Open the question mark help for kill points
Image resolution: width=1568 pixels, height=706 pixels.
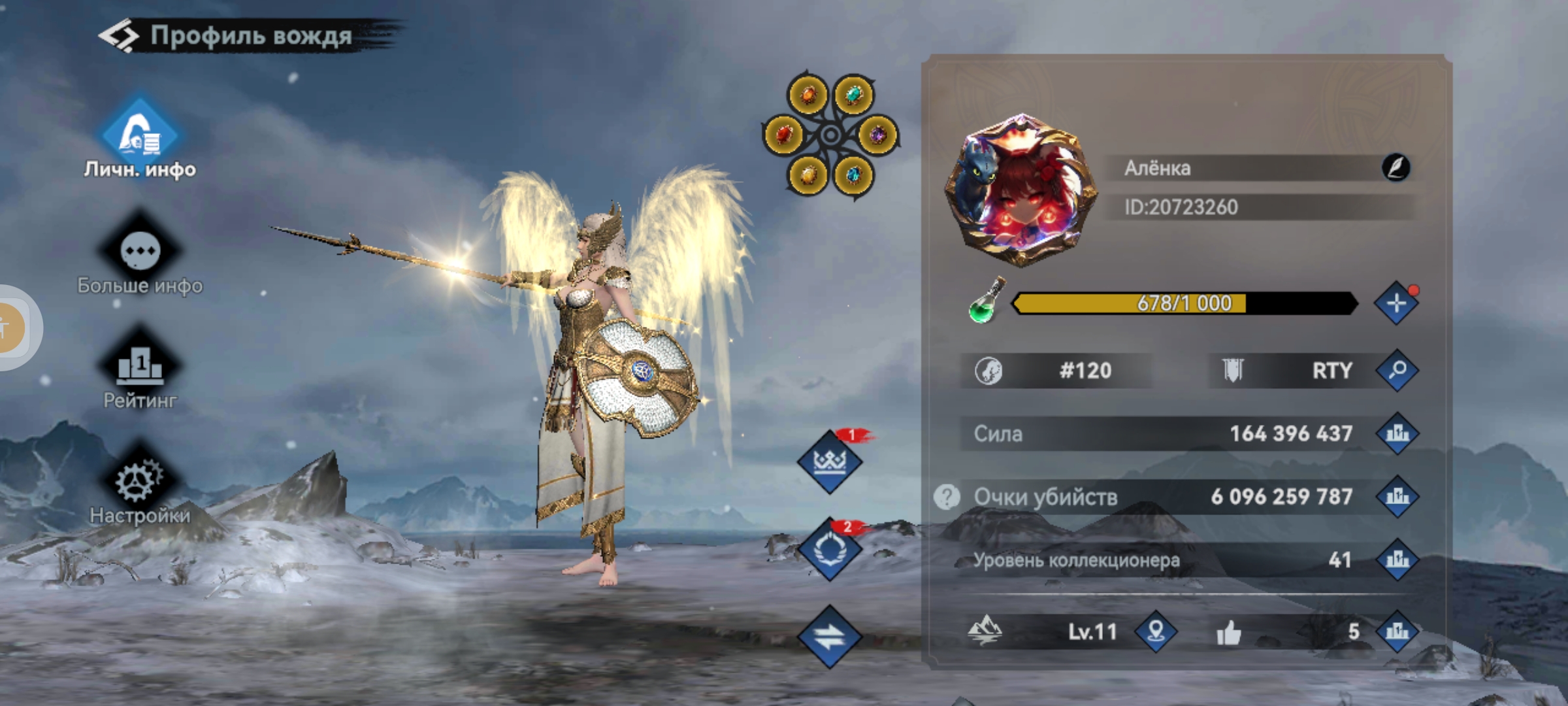pos(947,497)
